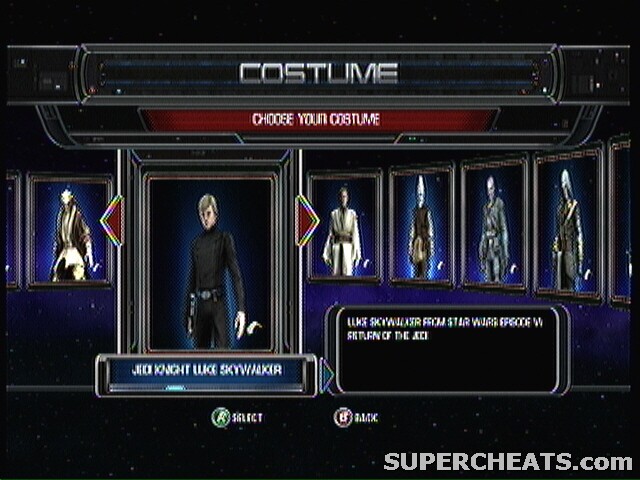Click the right arrow beside Luke's portrait

pyautogui.click(x=308, y=221)
